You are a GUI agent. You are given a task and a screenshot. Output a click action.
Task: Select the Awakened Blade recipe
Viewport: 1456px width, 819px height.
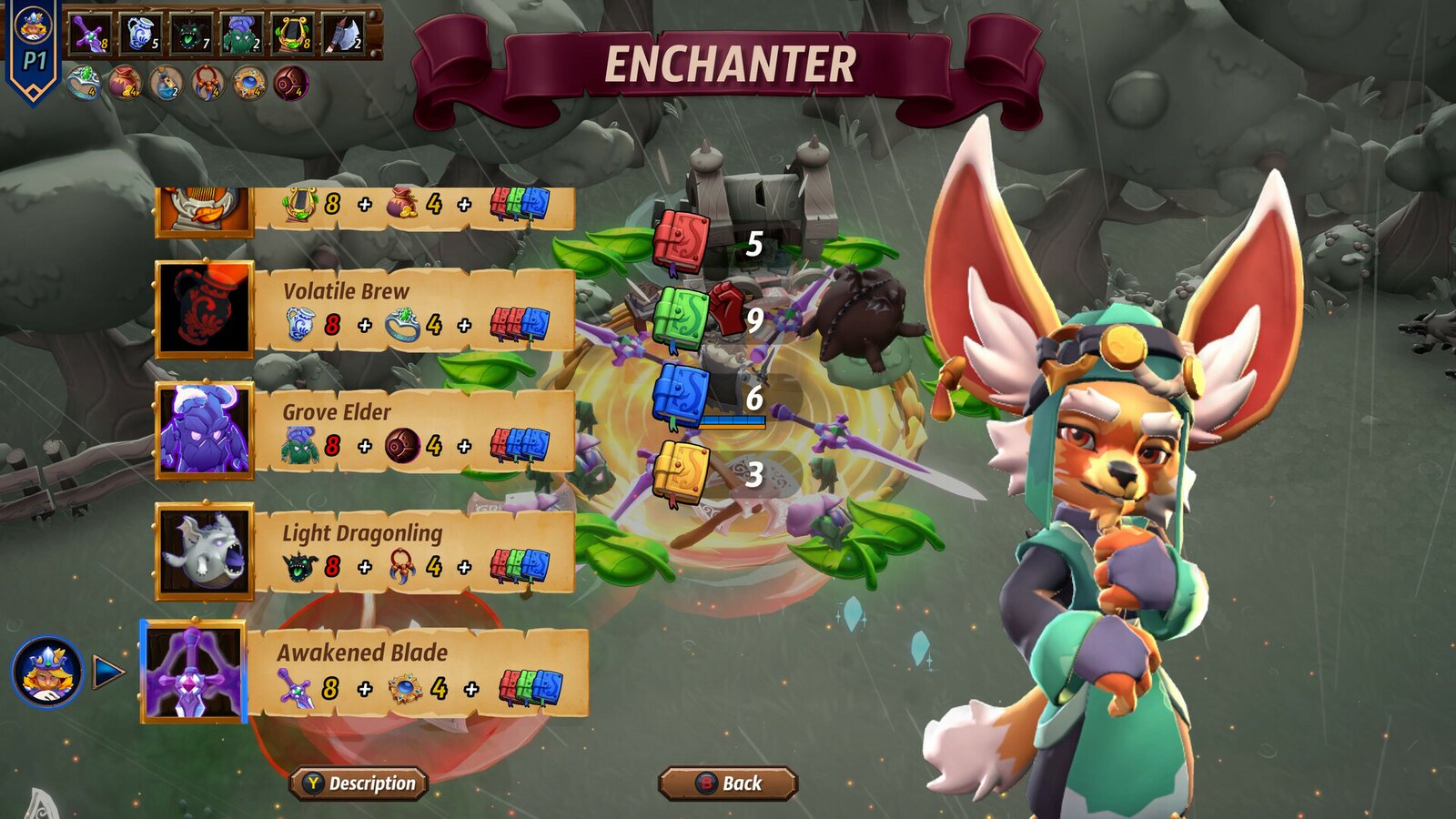click(364, 672)
